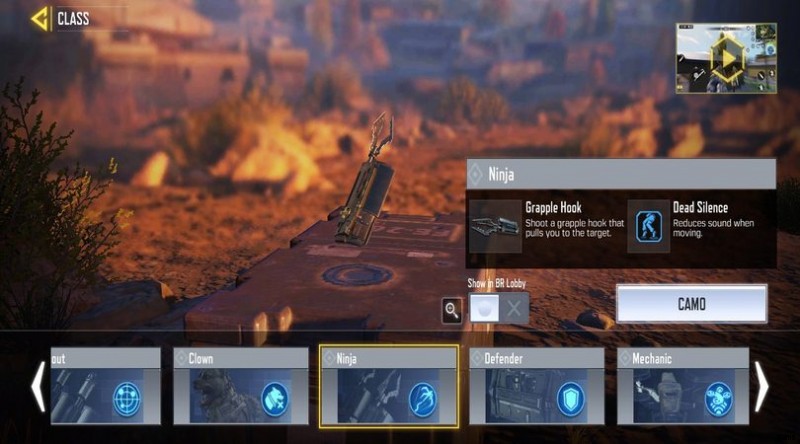800x444 pixels.
Task: Pick the Mechanic class card
Action: click(x=683, y=386)
